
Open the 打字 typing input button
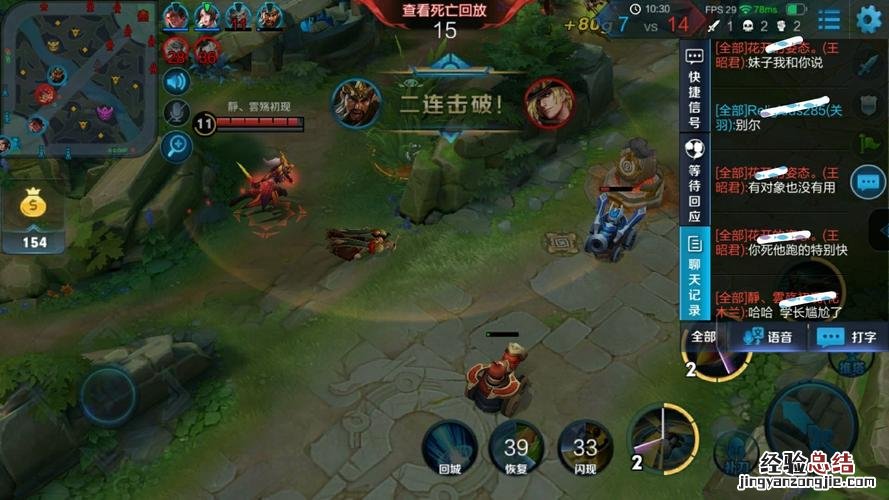pyautogui.click(x=848, y=337)
